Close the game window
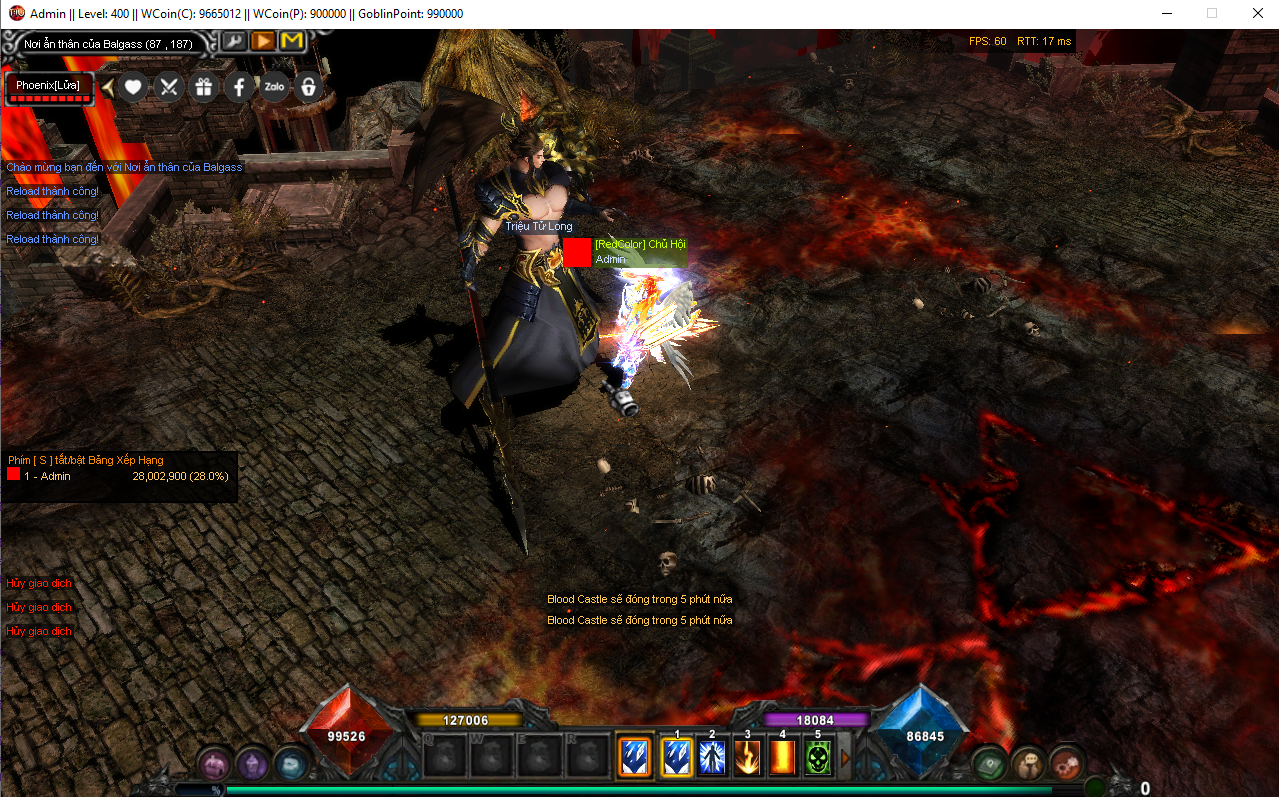The height and width of the screenshot is (797, 1279). pyautogui.click(x=1257, y=14)
